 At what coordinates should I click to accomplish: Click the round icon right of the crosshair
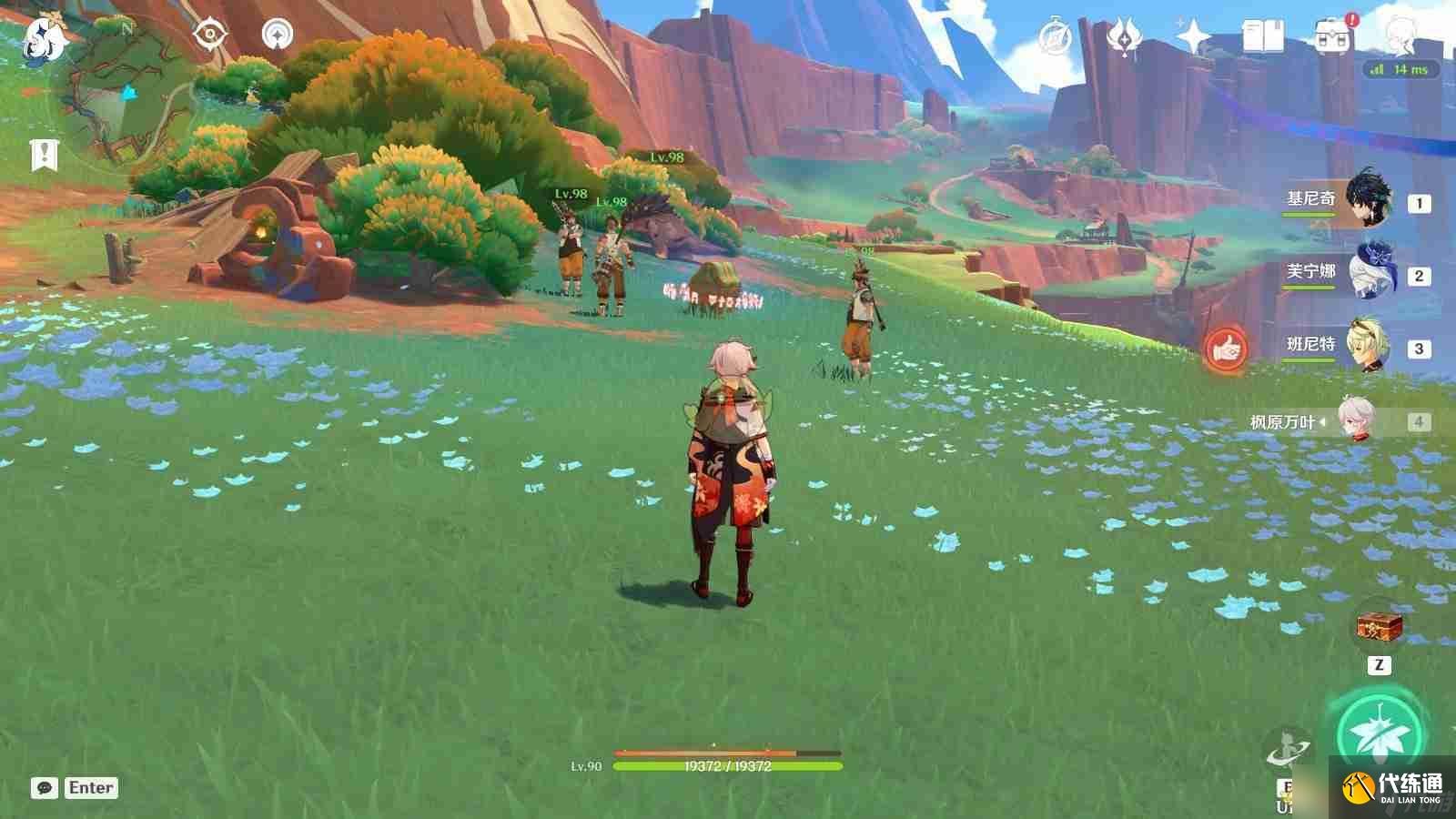tap(278, 35)
